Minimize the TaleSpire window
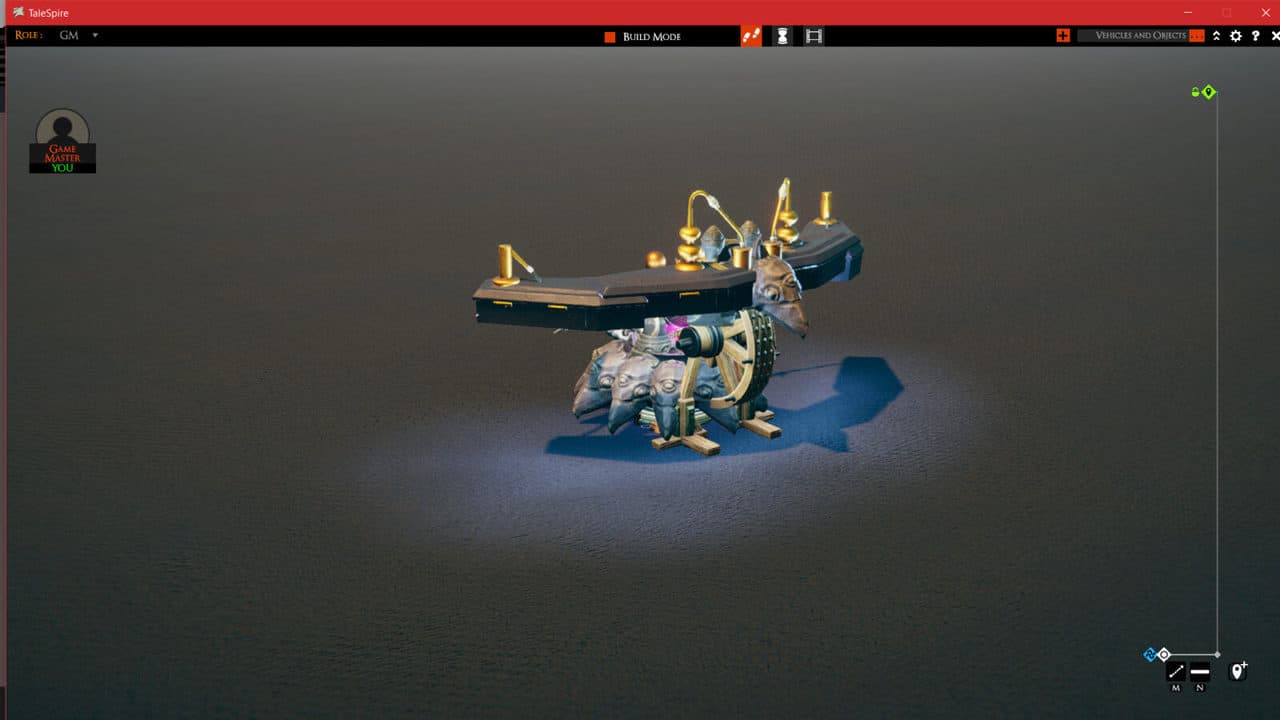Screen dimensions: 1280x720 point(1189,12)
